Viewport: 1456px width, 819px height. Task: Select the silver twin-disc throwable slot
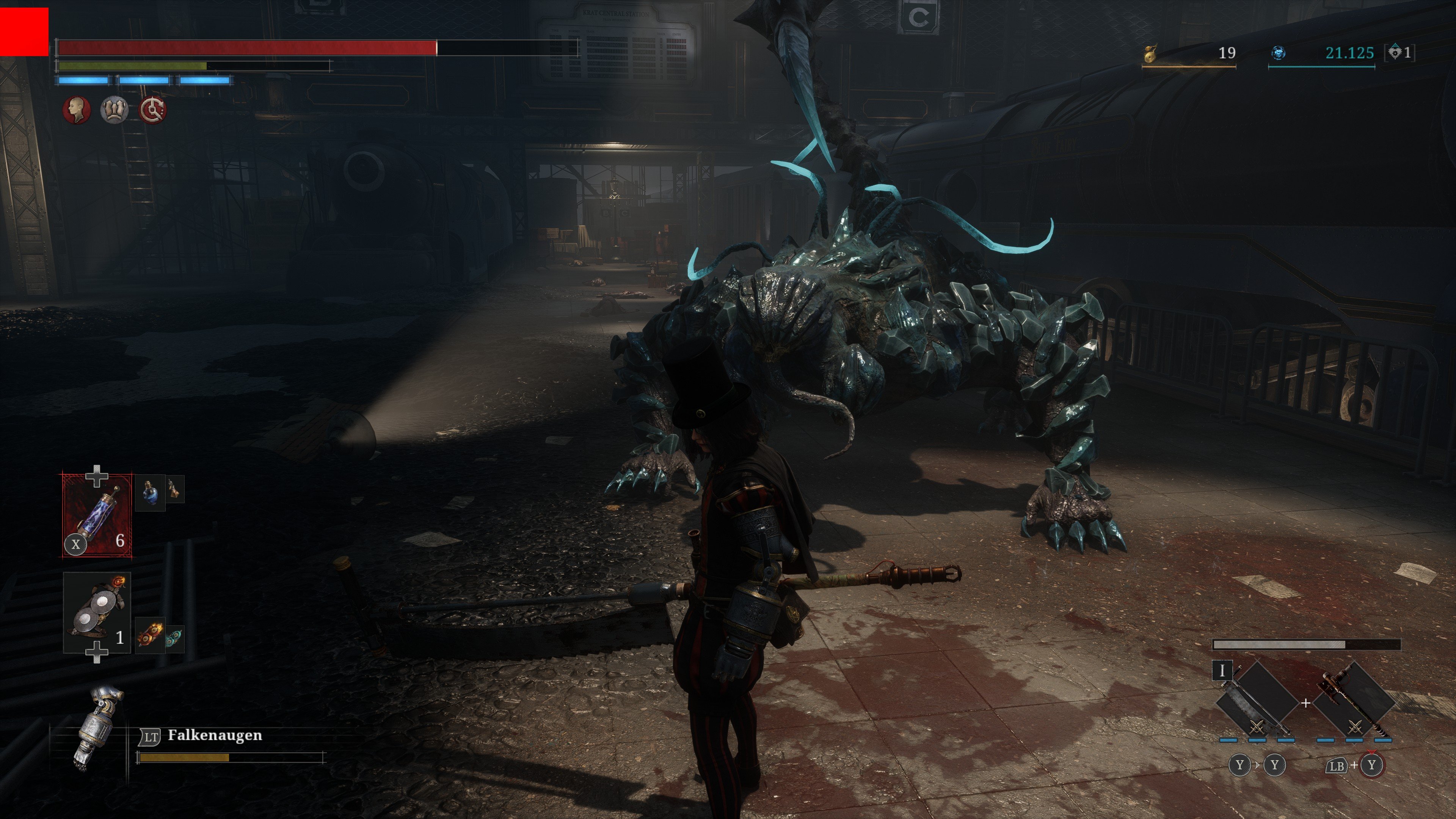pos(97,613)
